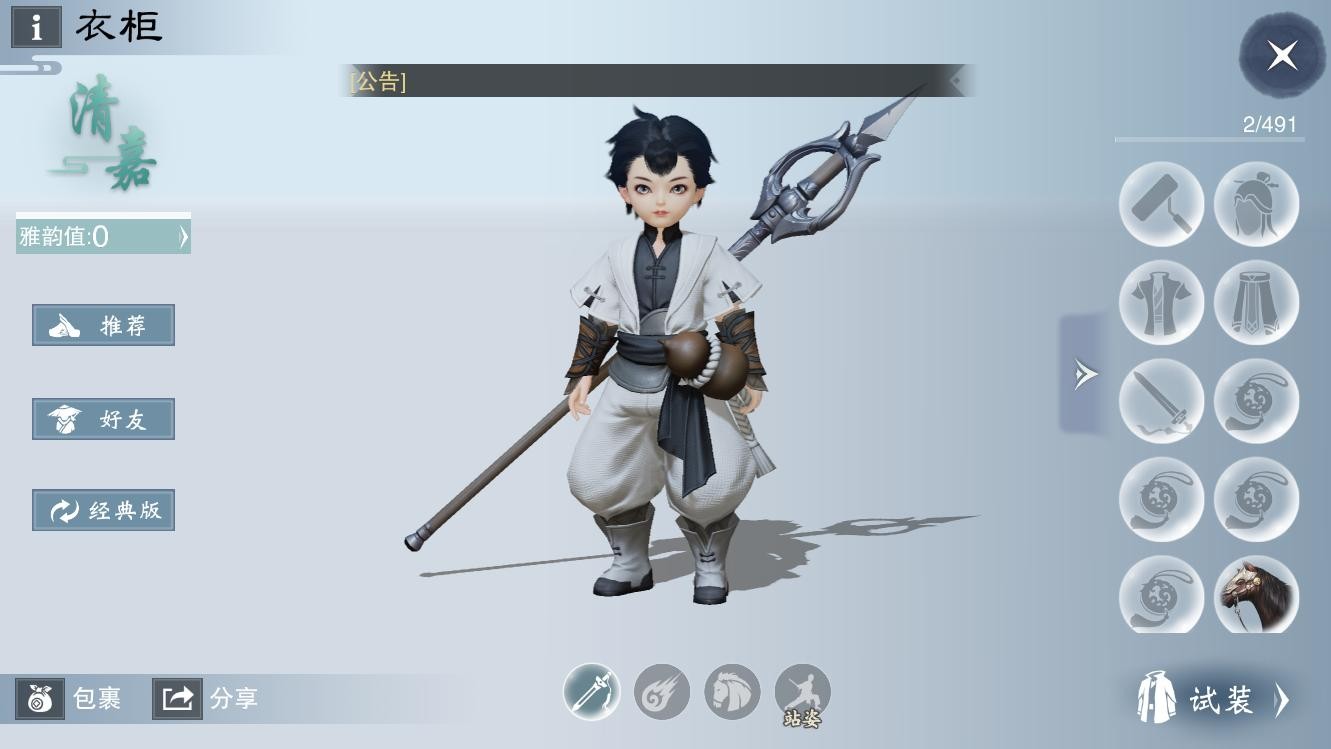Open 试装 try-on mode
Viewport: 1331px width, 749px height.
tap(1214, 700)
